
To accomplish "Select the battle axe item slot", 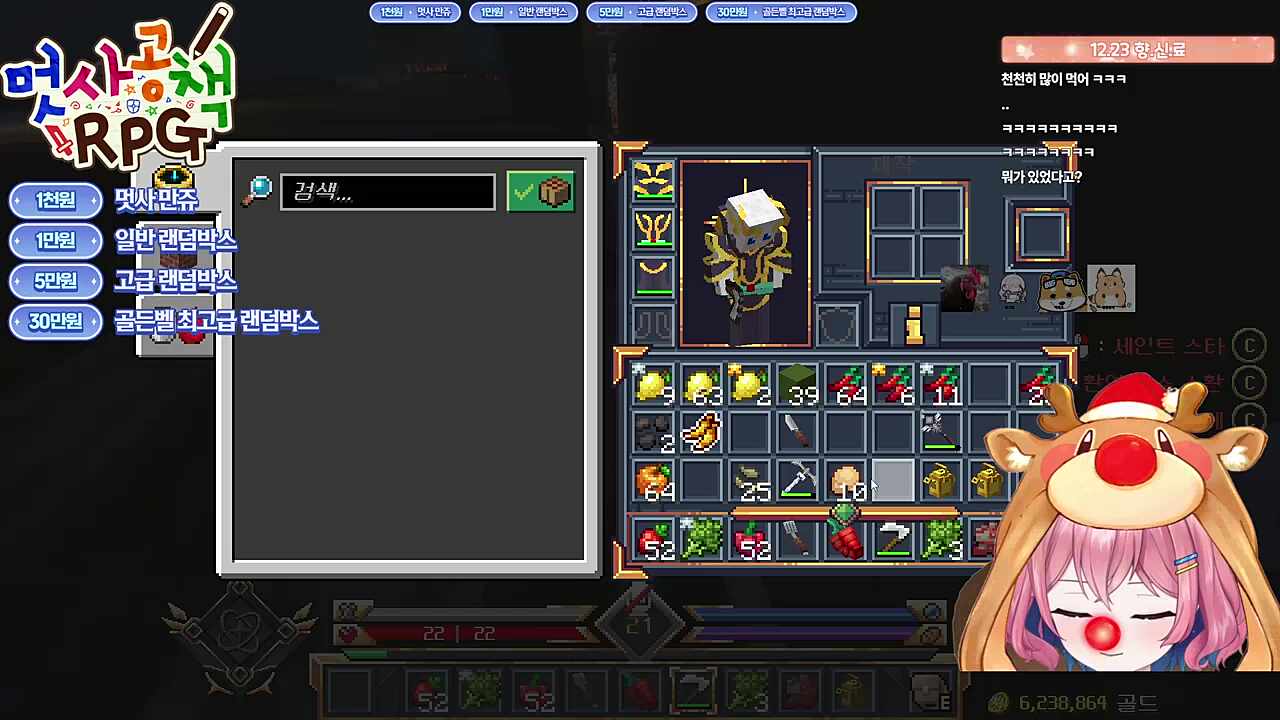I will (940, 433).
